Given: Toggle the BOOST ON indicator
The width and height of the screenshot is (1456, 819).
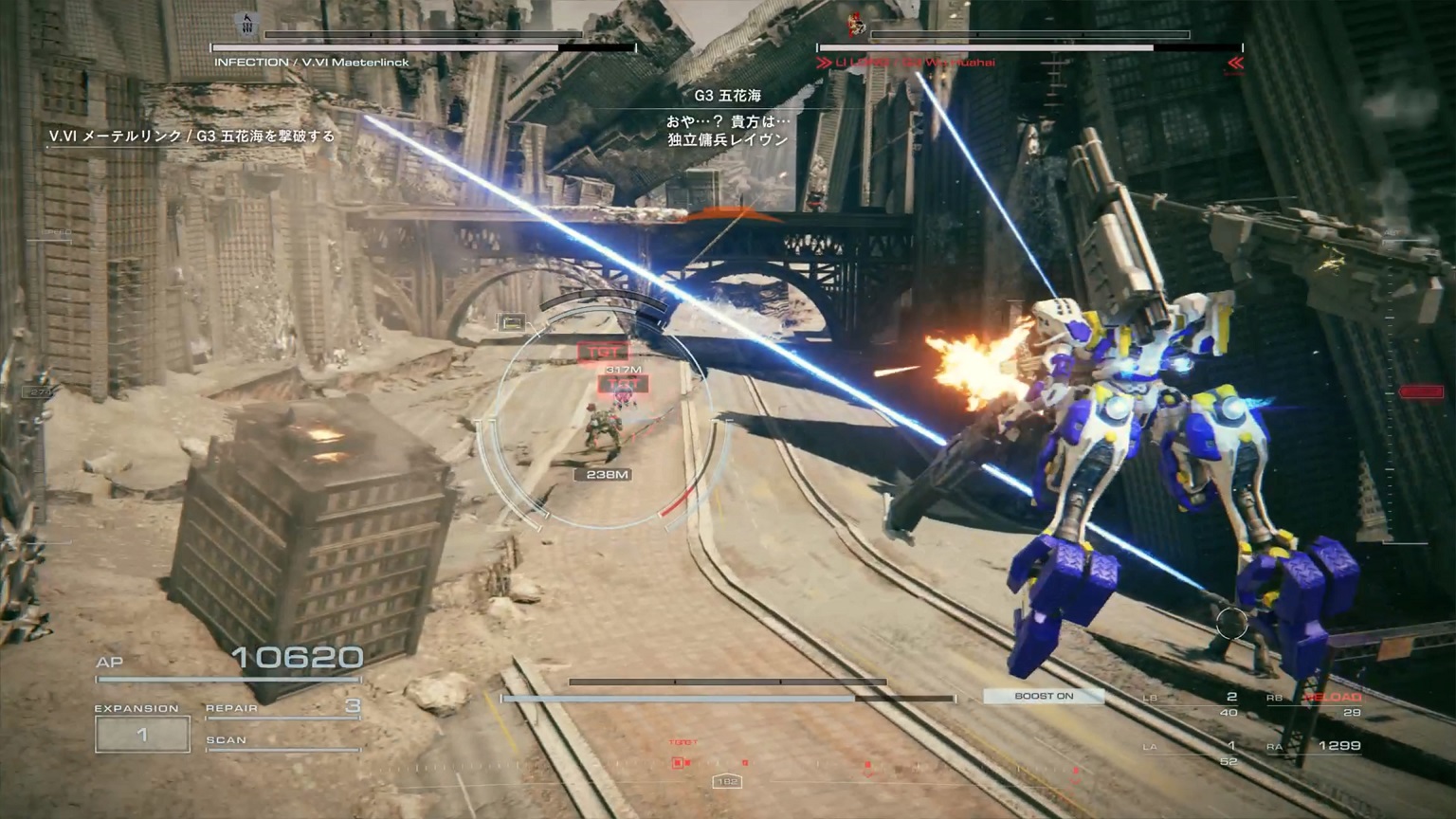Looking at the screenshot, I should pos(1044,696).
